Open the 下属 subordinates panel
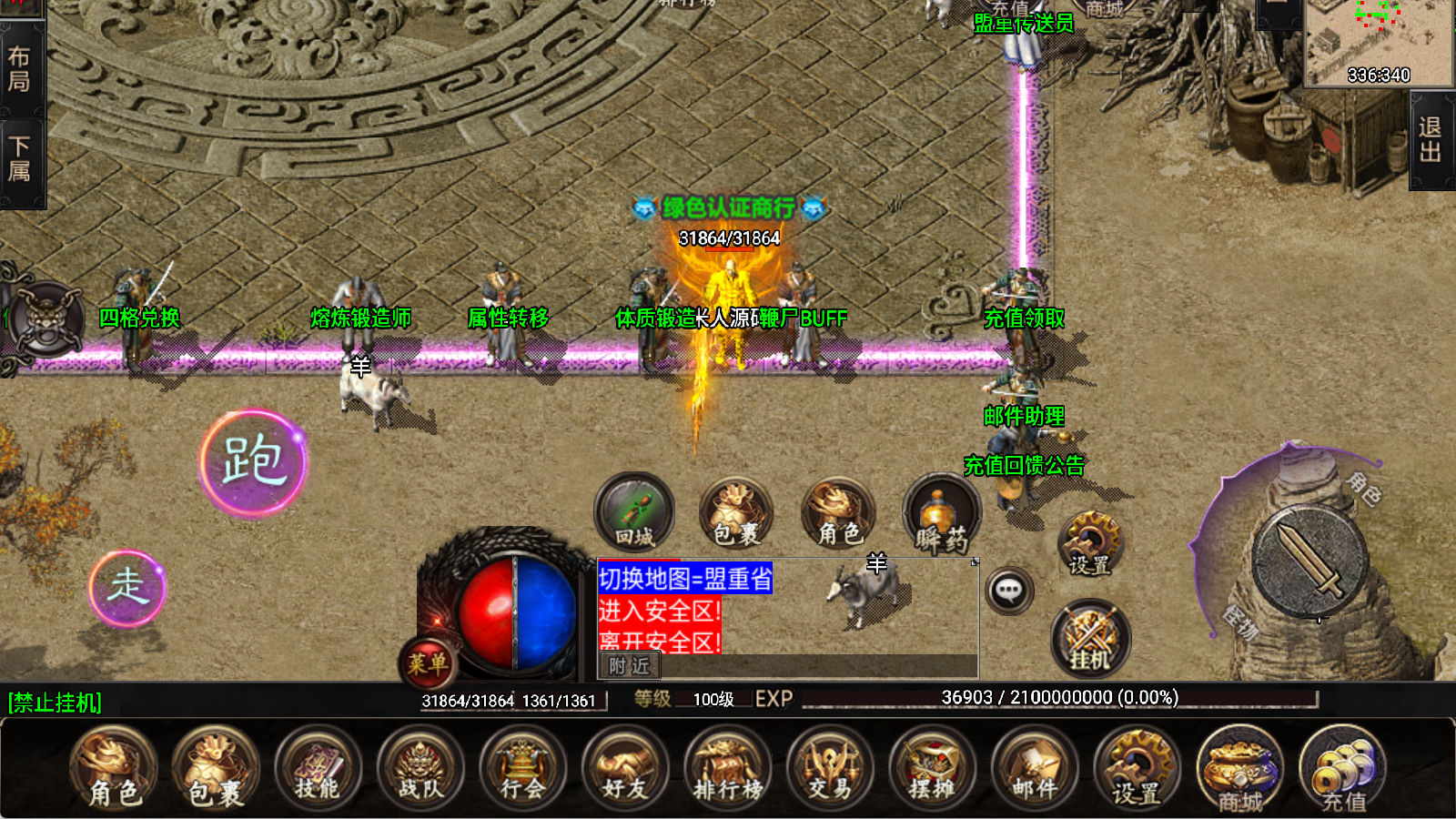The width and height of the screenshot is (1456, 819). coord(19,160)
